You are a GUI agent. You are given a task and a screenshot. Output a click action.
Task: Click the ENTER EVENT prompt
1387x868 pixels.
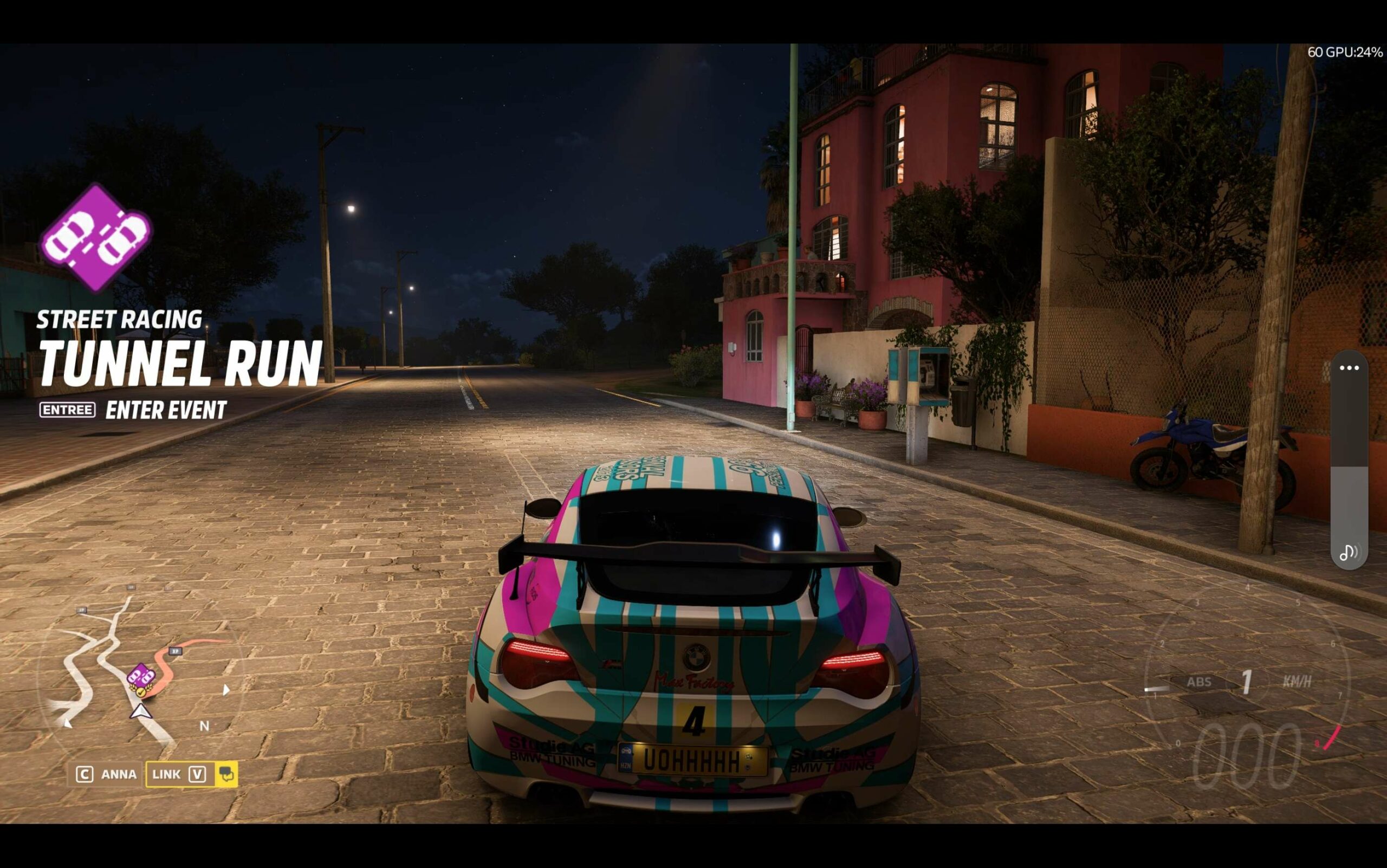166,410
